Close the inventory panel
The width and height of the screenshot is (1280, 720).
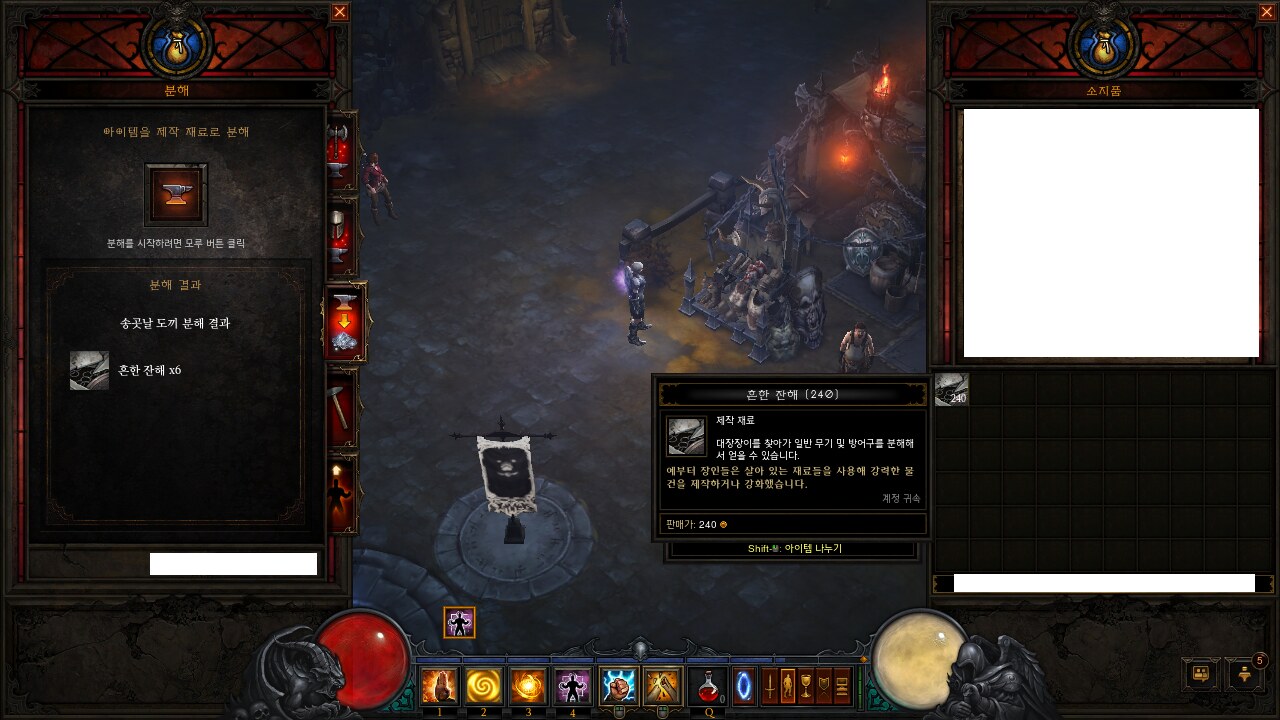(1267, 12)
